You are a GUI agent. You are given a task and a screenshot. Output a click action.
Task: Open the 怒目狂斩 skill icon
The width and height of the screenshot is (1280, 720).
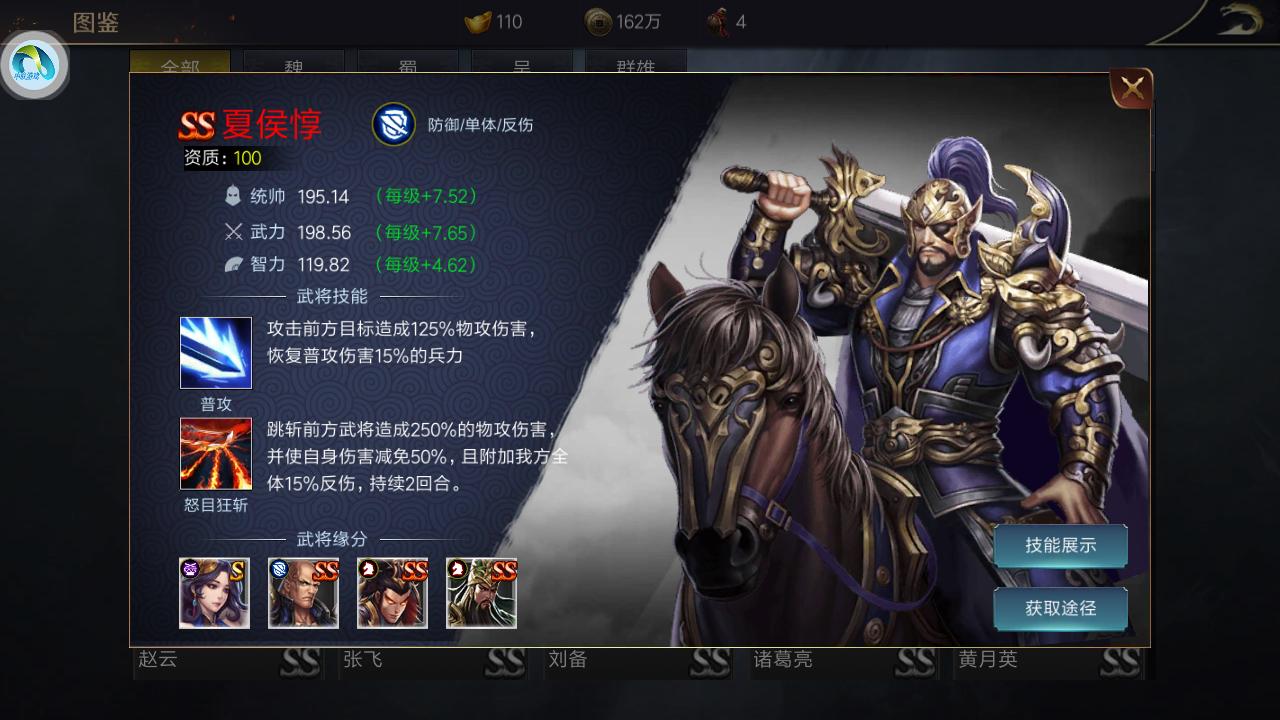tap(215, 453)
